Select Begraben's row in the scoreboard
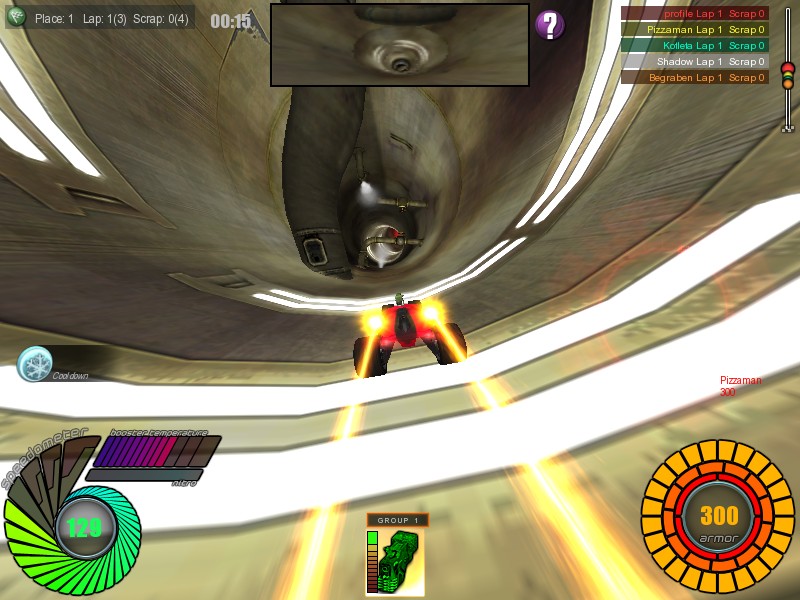Image resolution: width=800 pixels, height=600 pixels. point(695,78)
